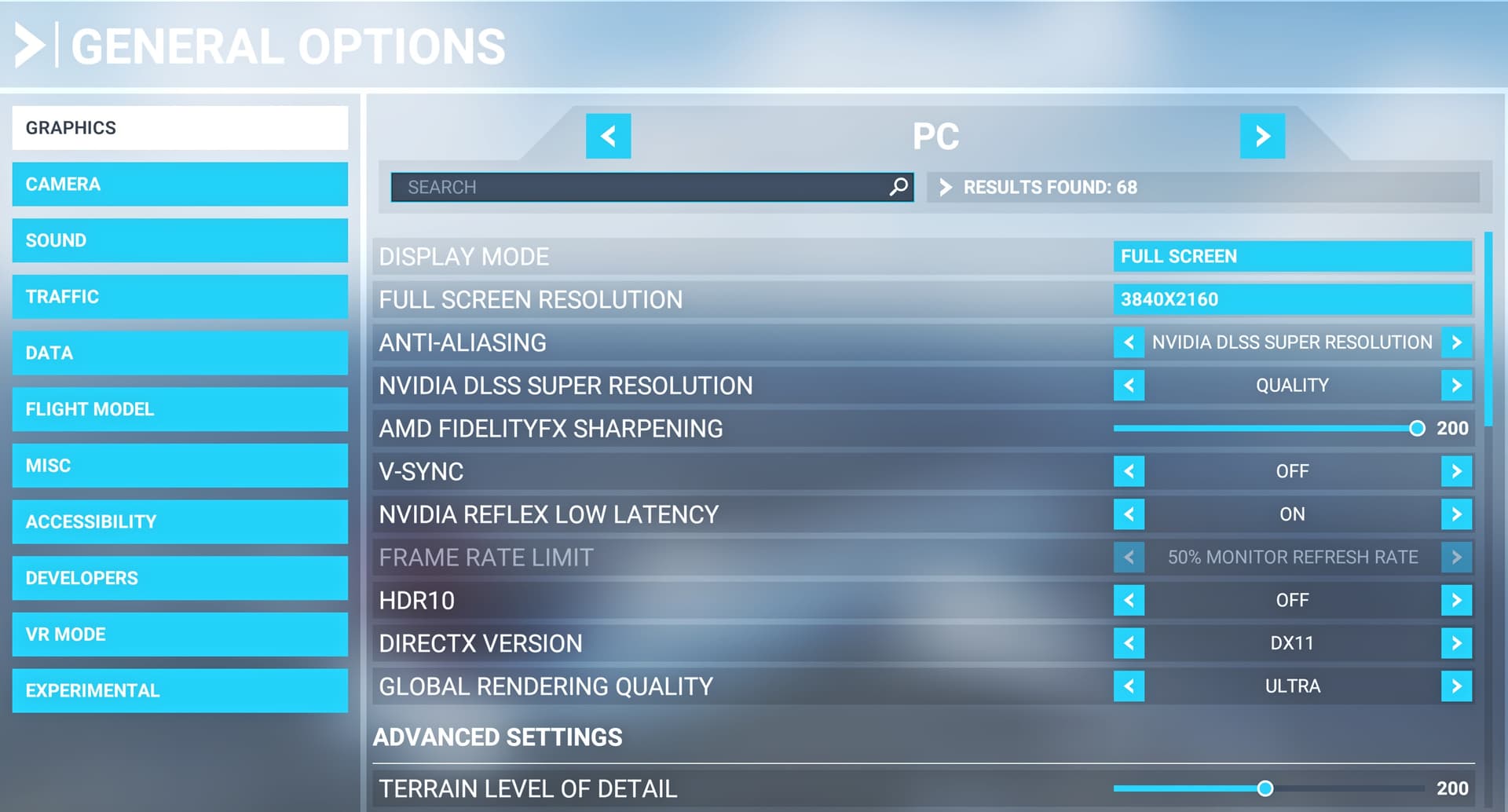1508x812 pixels.
Task: Click the right arrow to change PC preset
Action: (1263, 136)
